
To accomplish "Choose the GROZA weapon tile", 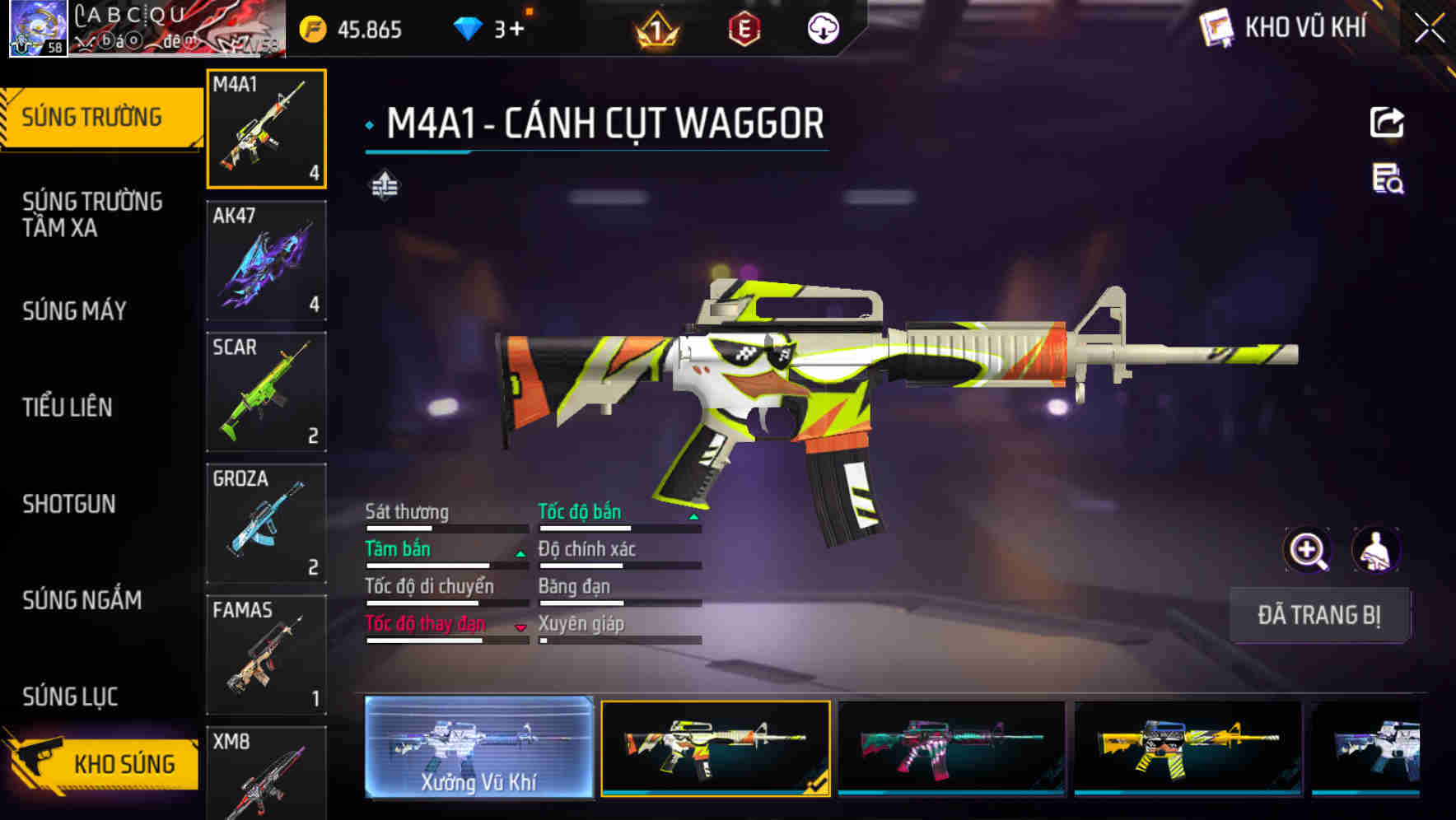I will [266, 524].
